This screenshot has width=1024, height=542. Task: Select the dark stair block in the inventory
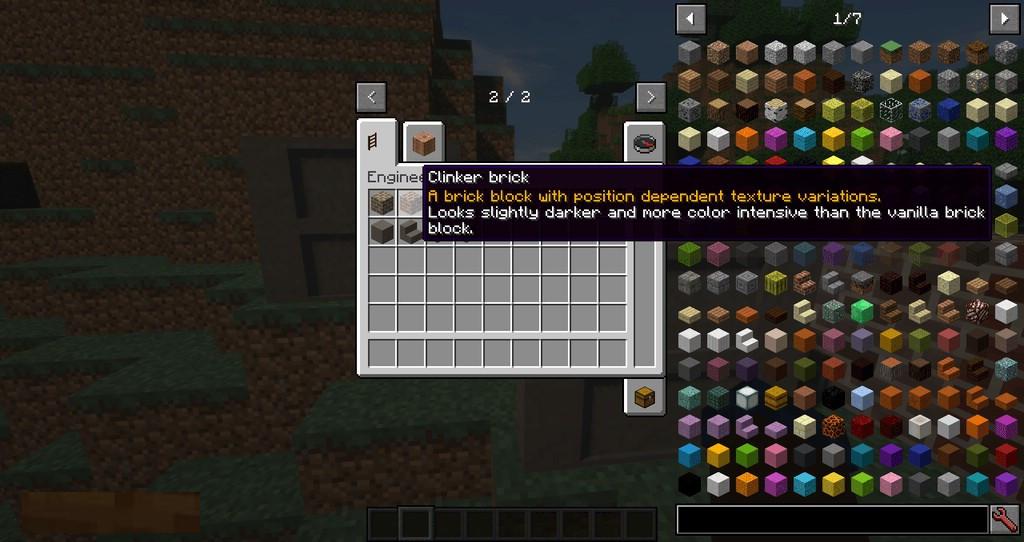click(x=411, y=233)
